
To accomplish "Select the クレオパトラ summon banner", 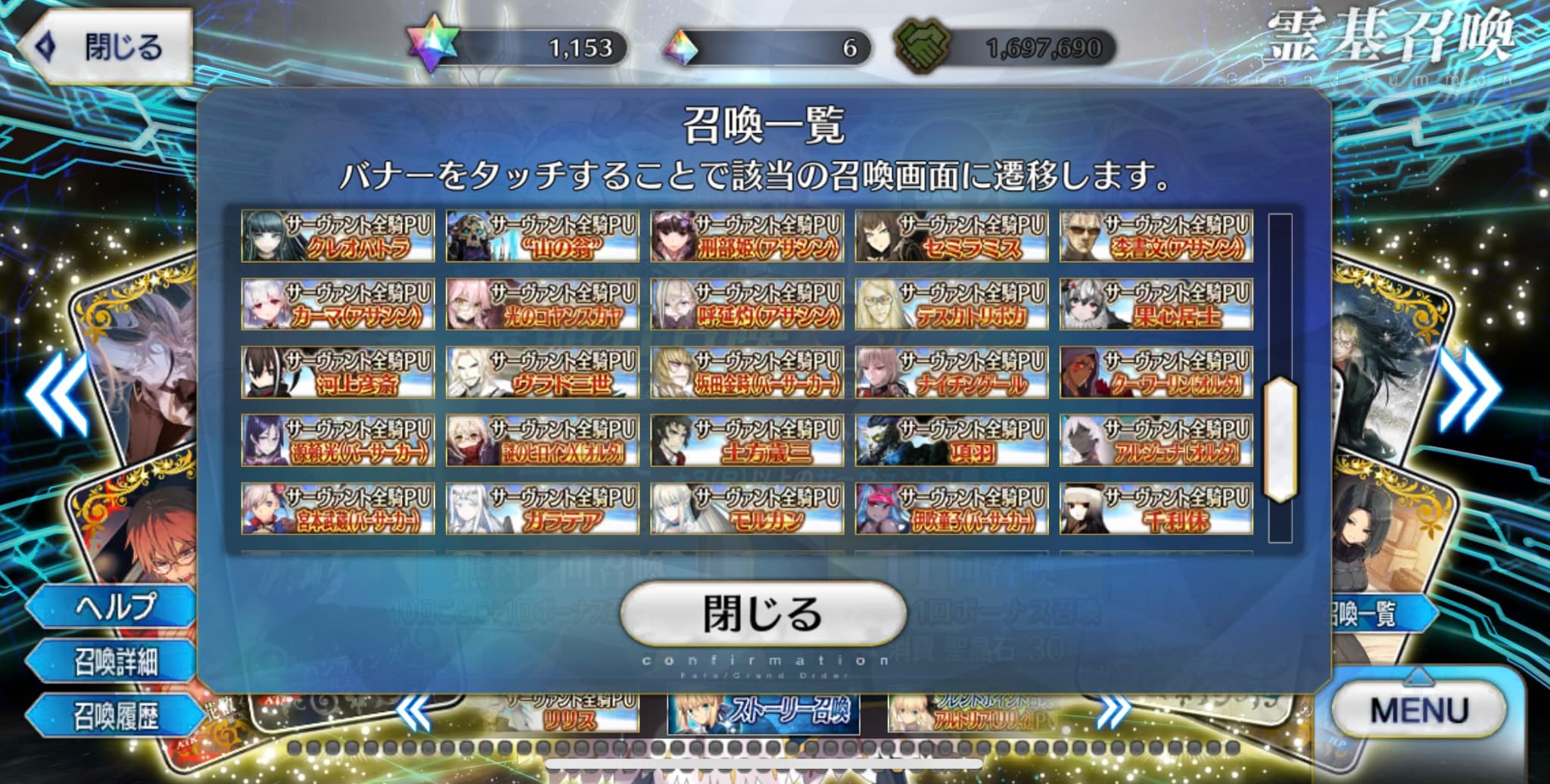I will [x=338, y=236].
